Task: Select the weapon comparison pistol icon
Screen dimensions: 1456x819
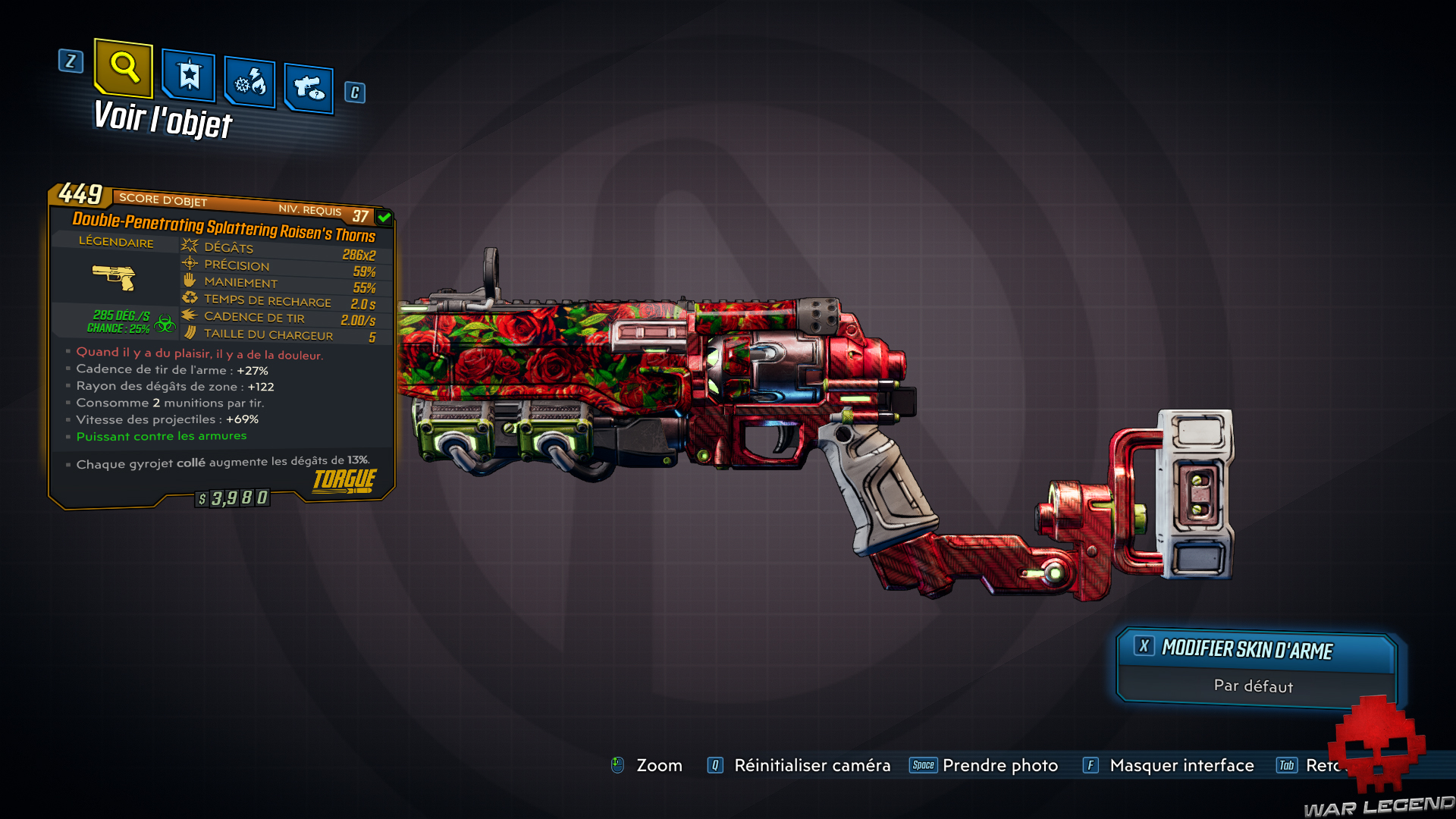Action: point(308,85)
